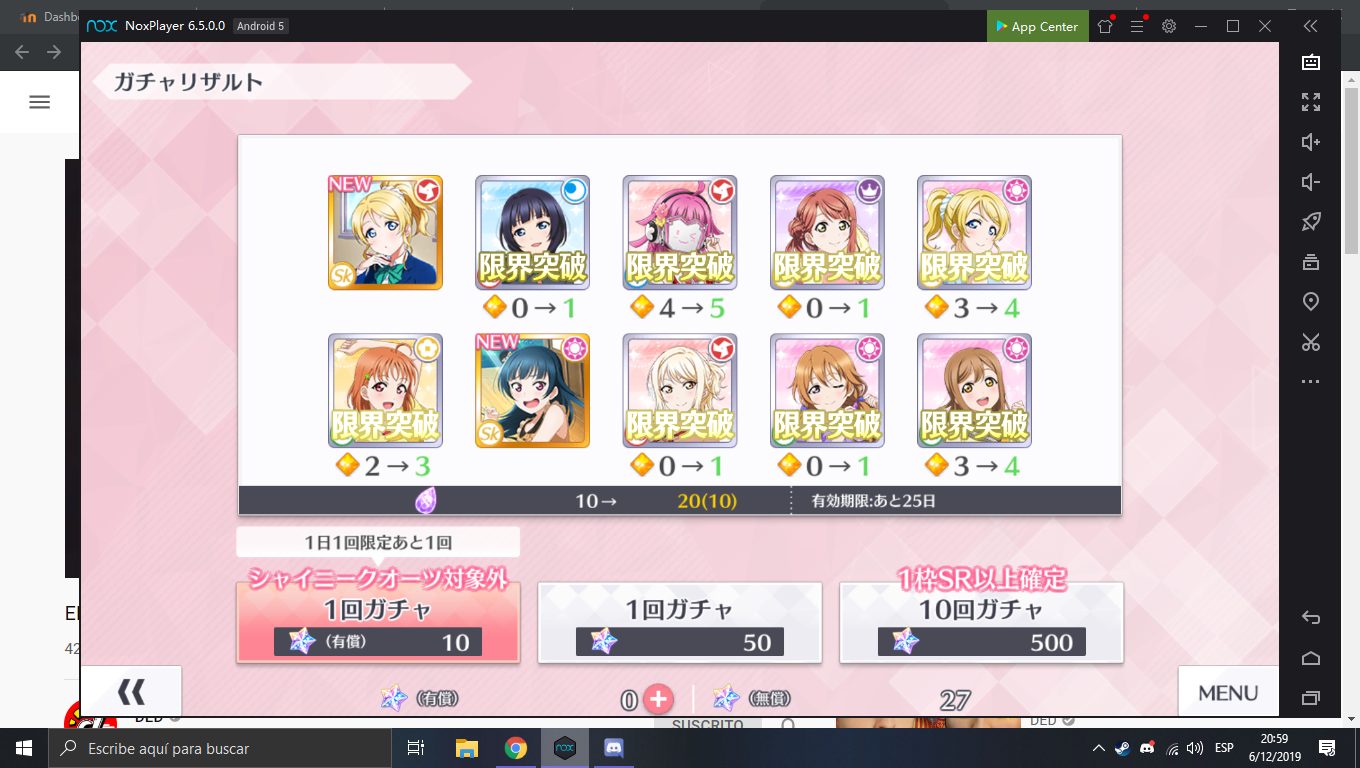Select the NEW dark-blue-haired girl card
1360x768 pixels.
pyautogui.click(x=532, y=391)
